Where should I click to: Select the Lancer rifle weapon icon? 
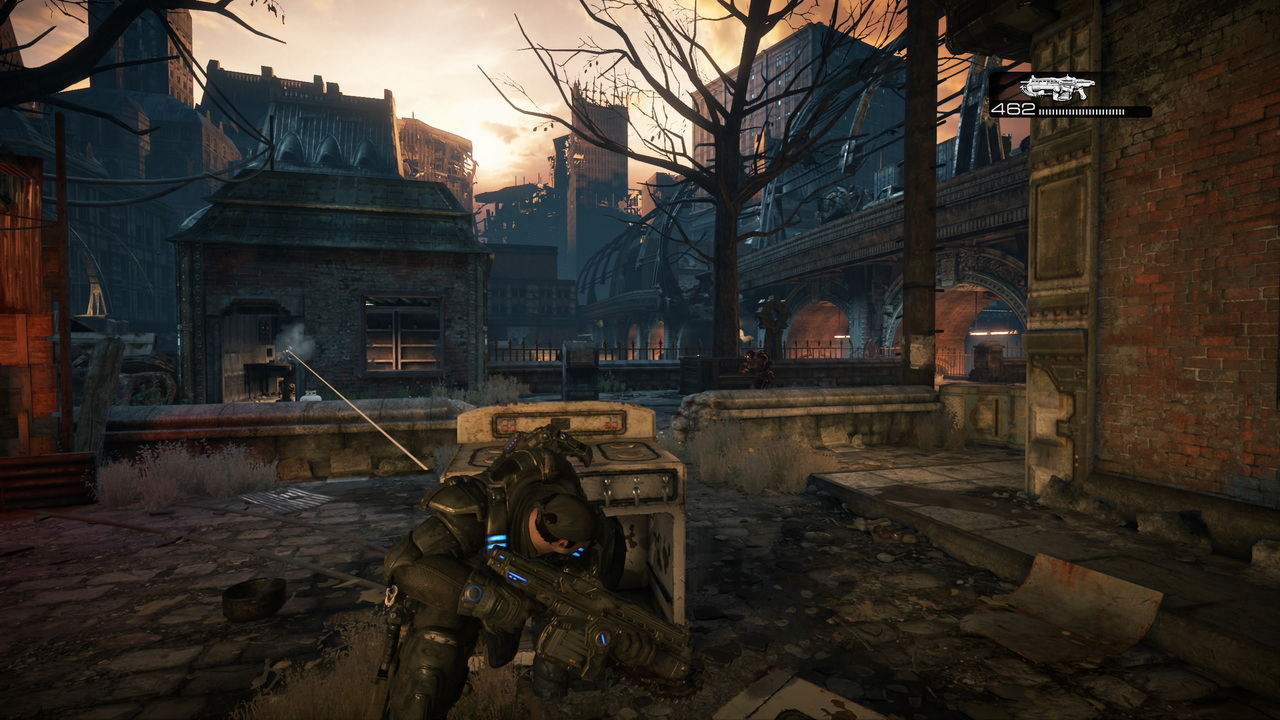click(1056, 87)
